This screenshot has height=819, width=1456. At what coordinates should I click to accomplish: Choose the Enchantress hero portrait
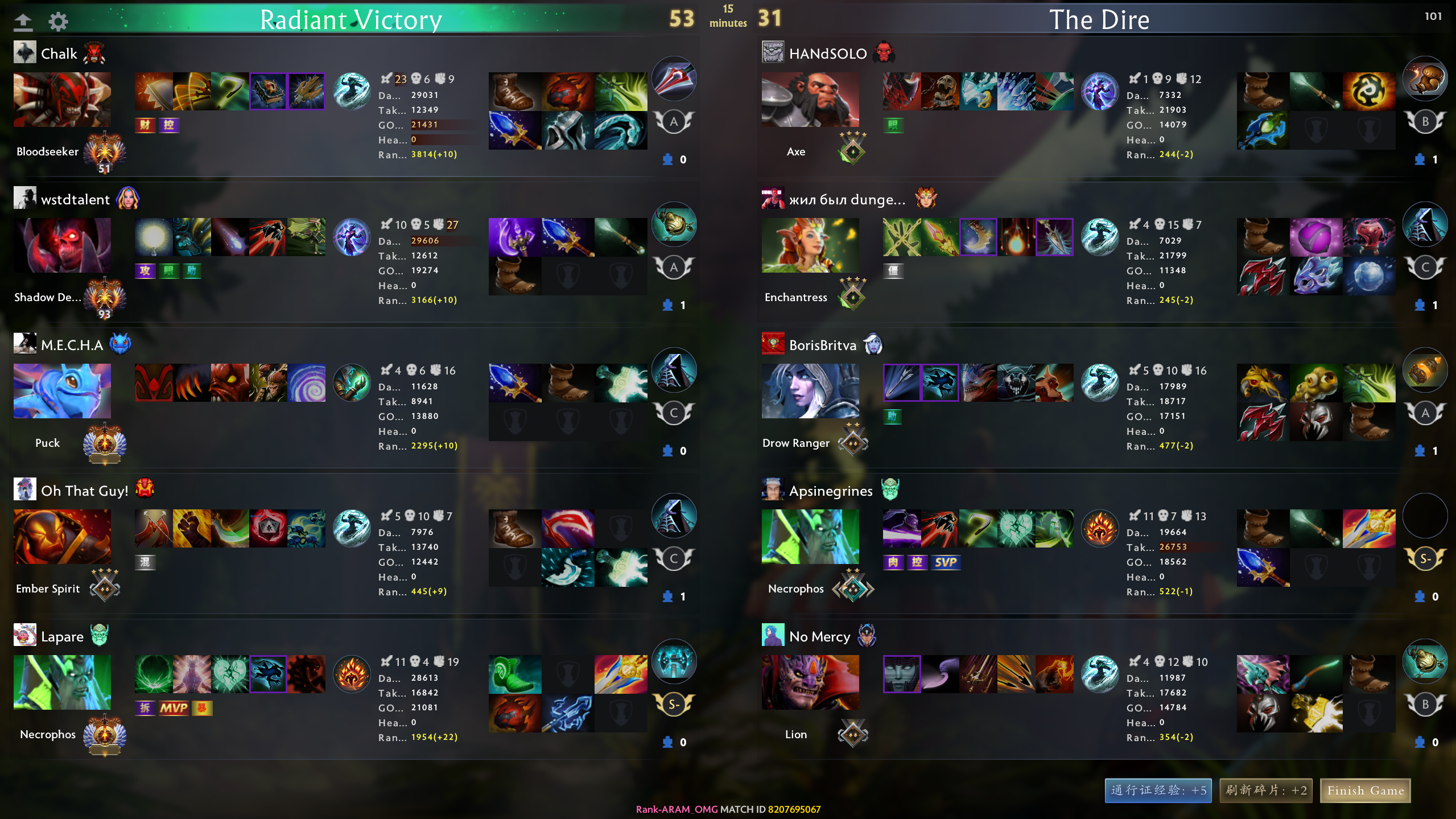(810, 245)
